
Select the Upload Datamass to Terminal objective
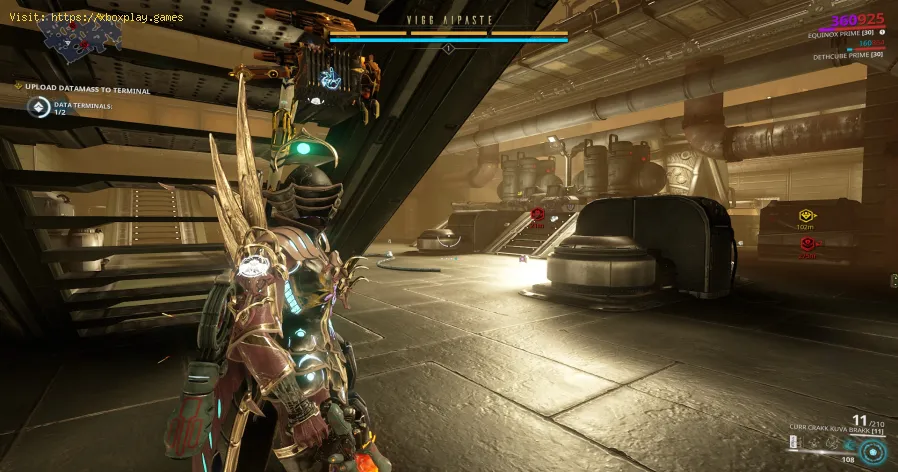click(88, 90)
